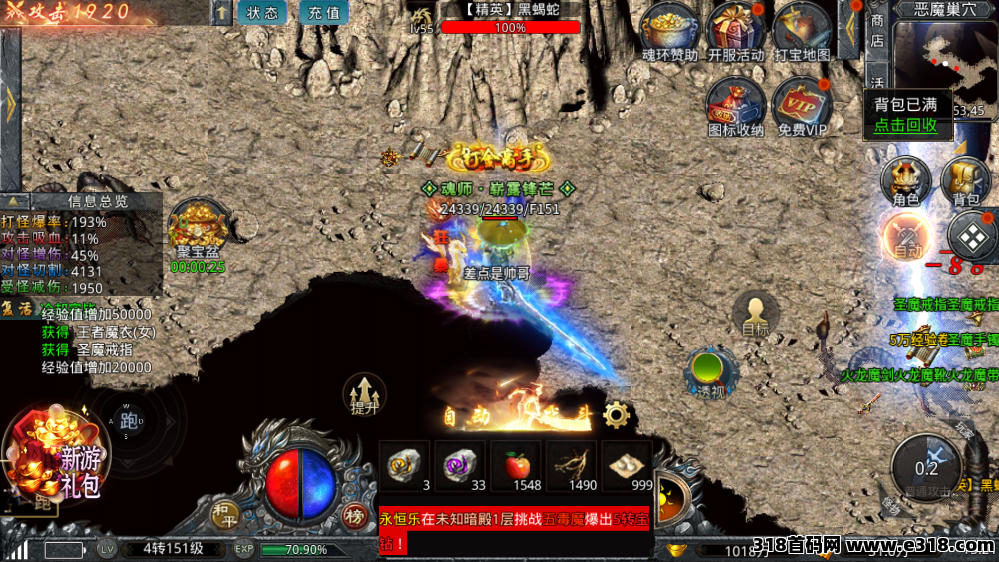Open the 免费VIP icon

coord(802,102)
